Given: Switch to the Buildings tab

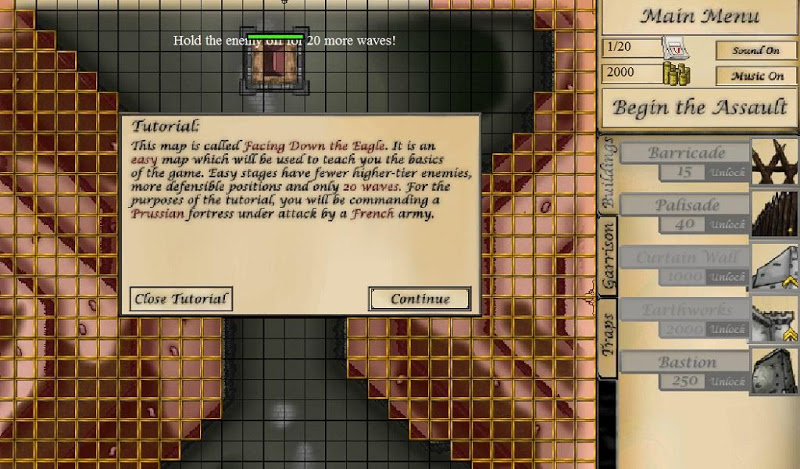Looking at the screenshot, I should pyautogui.click(x=607, y=180).
